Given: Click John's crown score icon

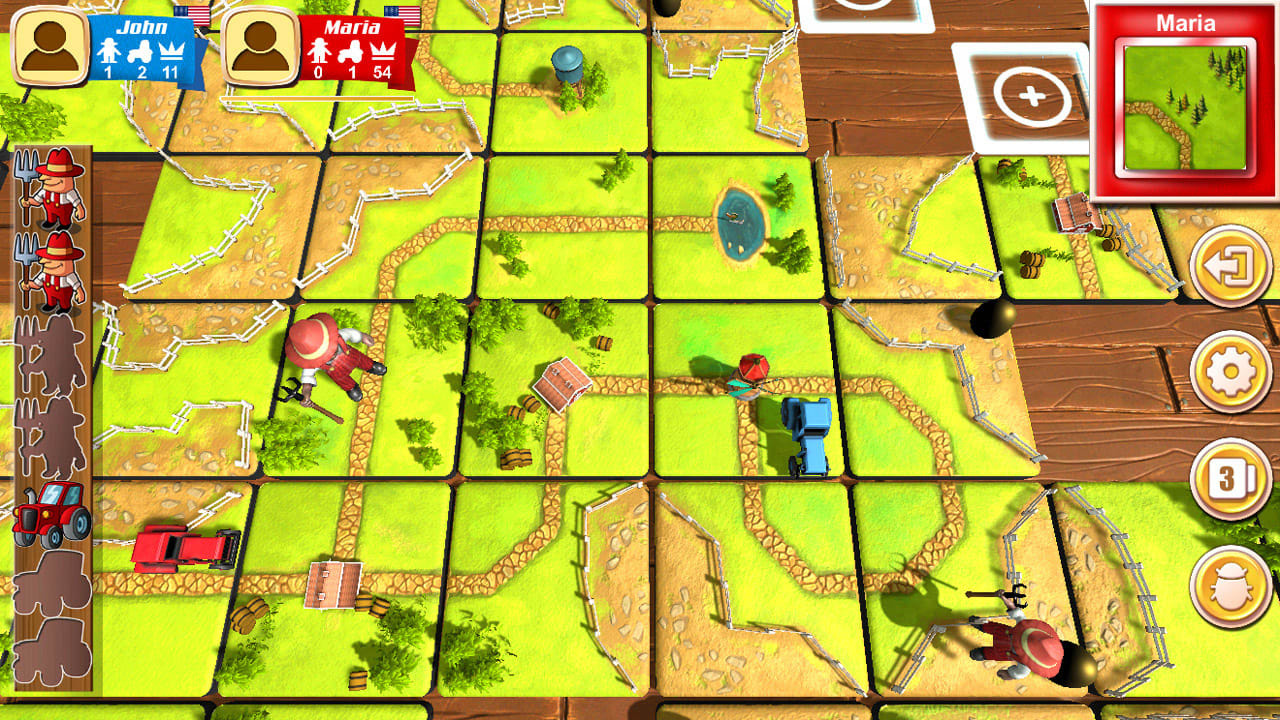Looking at the screenshot, I should pos(172,51).
